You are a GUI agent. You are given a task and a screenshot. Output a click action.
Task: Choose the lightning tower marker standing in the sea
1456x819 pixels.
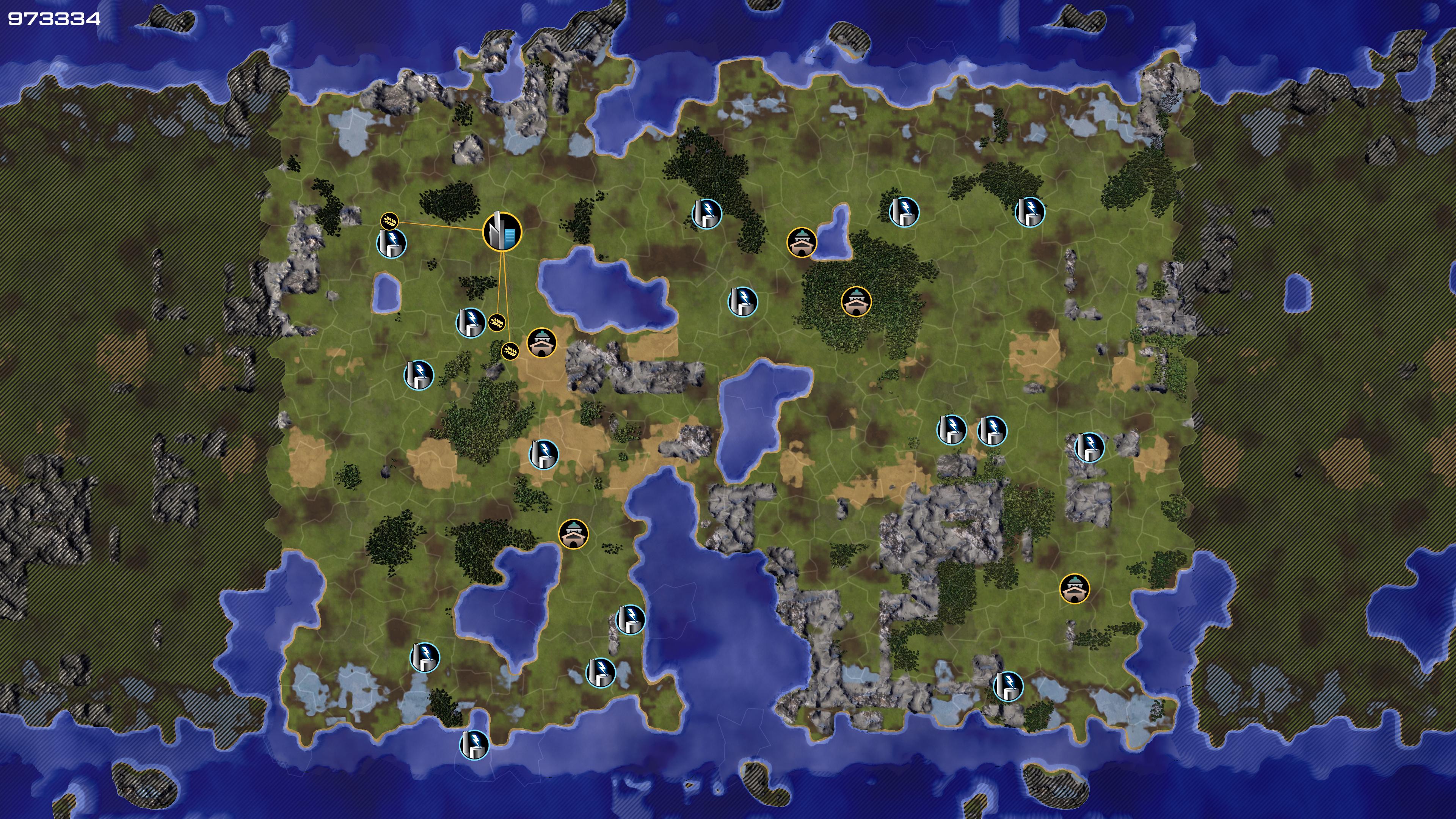[x=474, y=744]
